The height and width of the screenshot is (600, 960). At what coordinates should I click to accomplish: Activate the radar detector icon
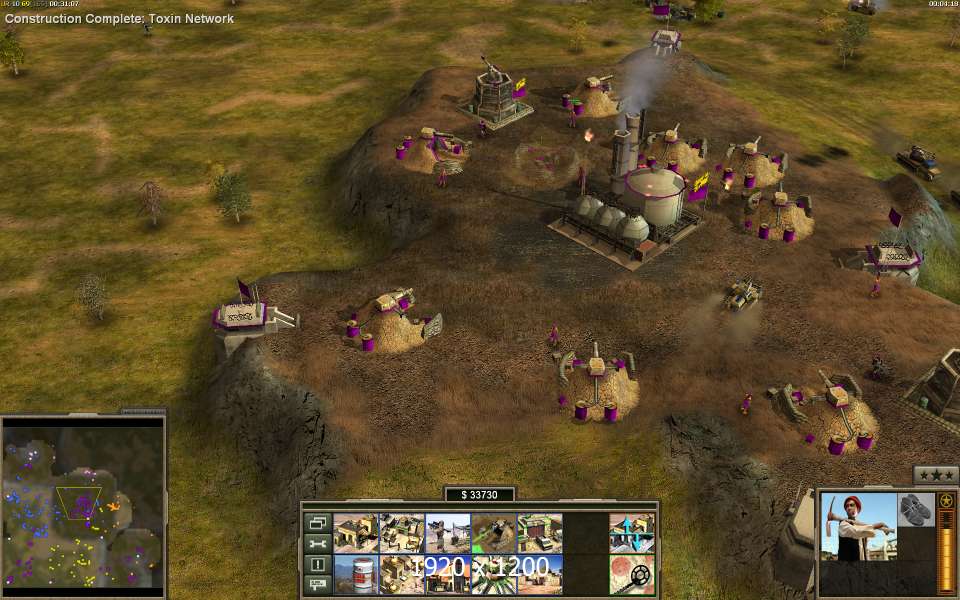click(632, 575)
